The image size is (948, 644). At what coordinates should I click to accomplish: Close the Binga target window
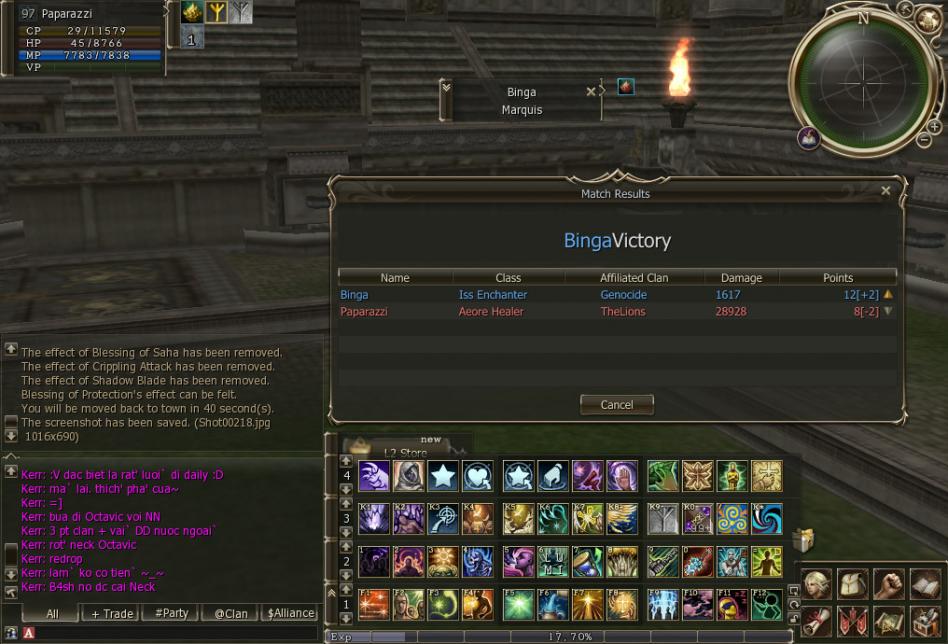(x=591, y=91)
